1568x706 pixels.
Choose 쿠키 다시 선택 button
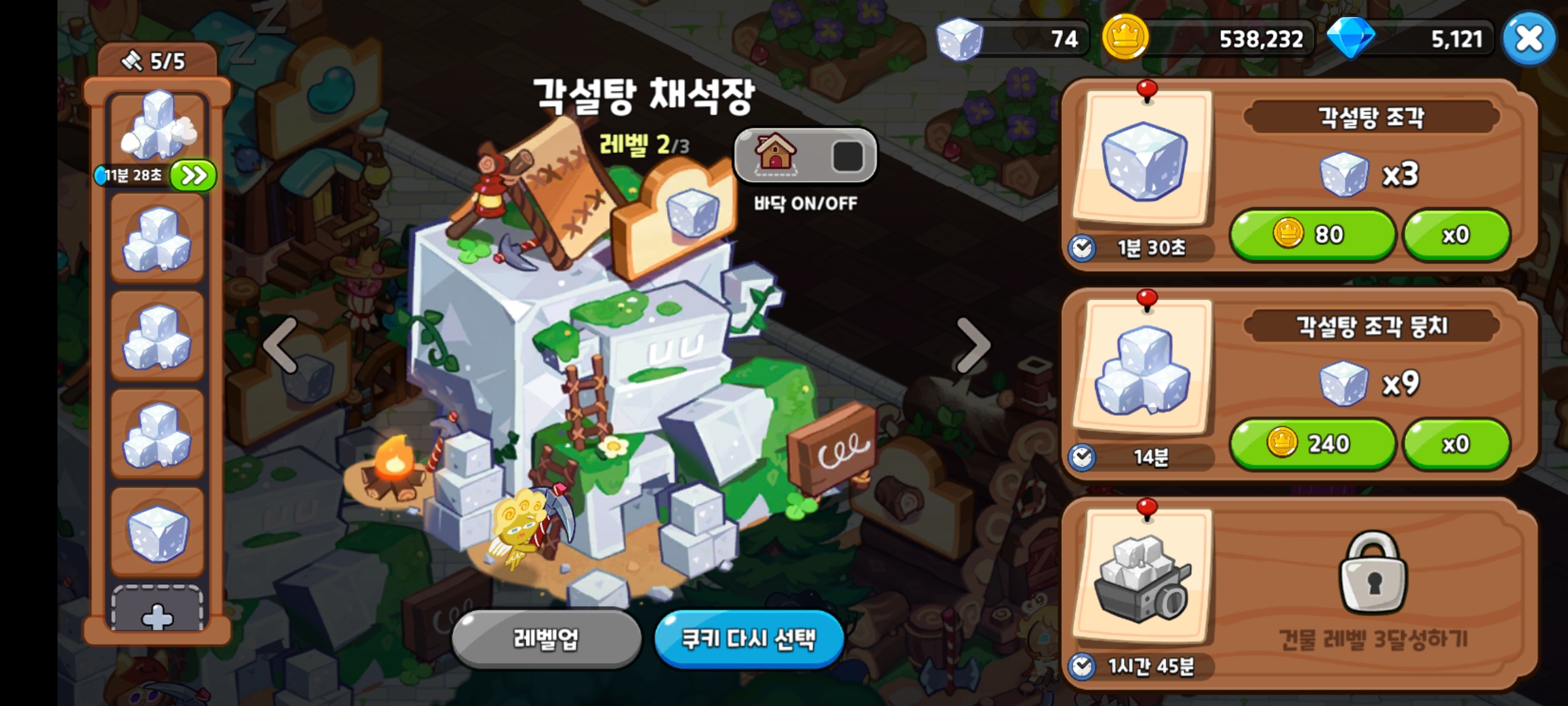click(749, 639)
